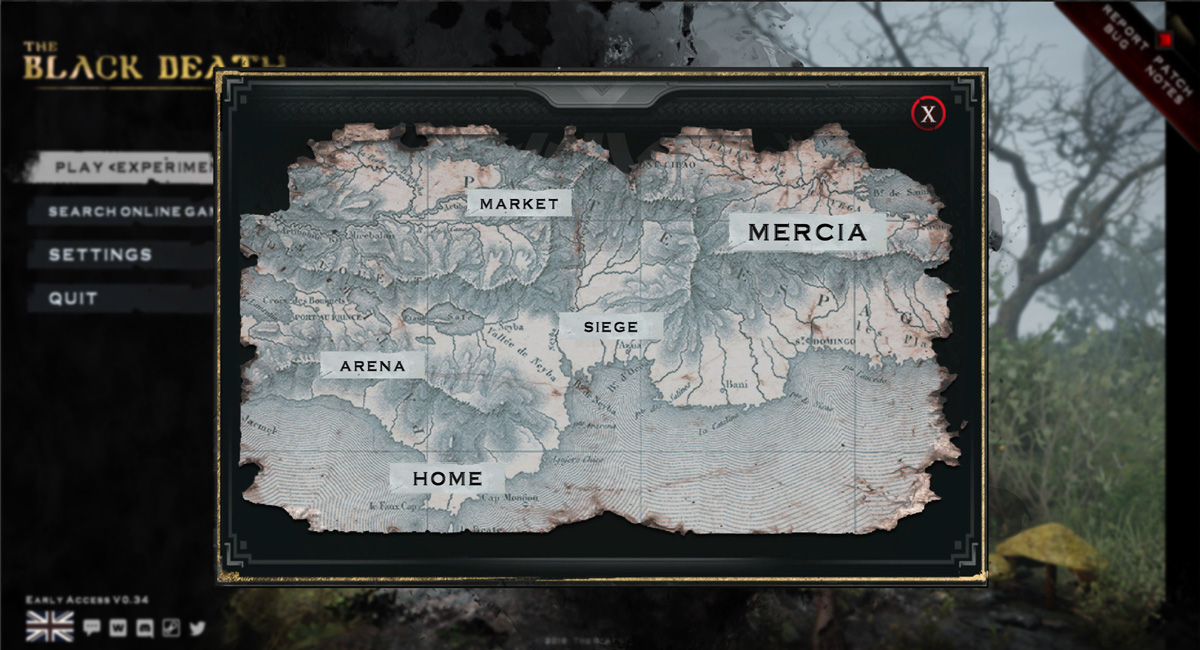This screenshot has width=1200, height=650.
Task: Change language via the UK flag
Action: pos(49,627)
